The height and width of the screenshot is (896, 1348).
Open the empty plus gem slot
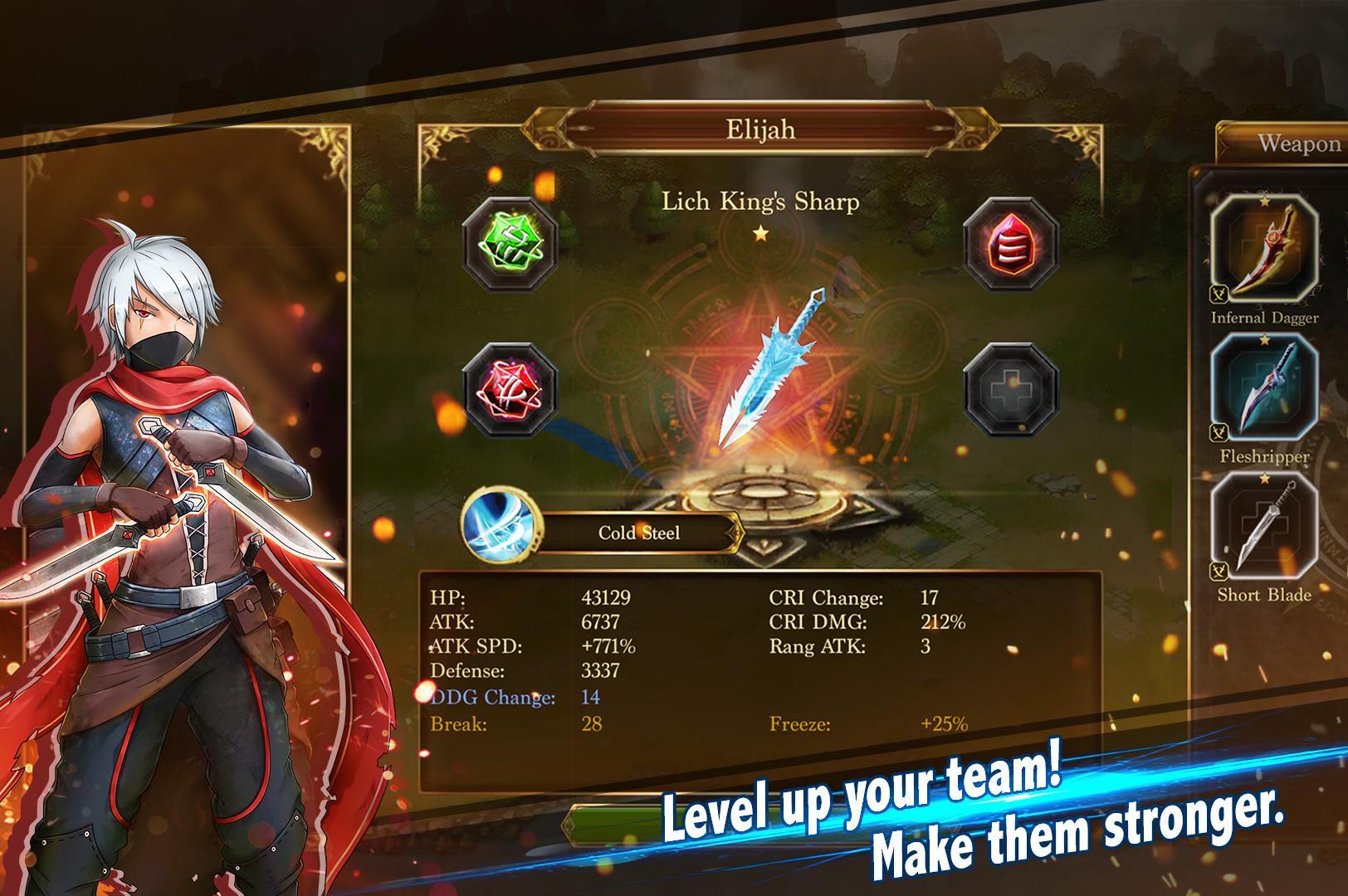(x=1010, y=390)
